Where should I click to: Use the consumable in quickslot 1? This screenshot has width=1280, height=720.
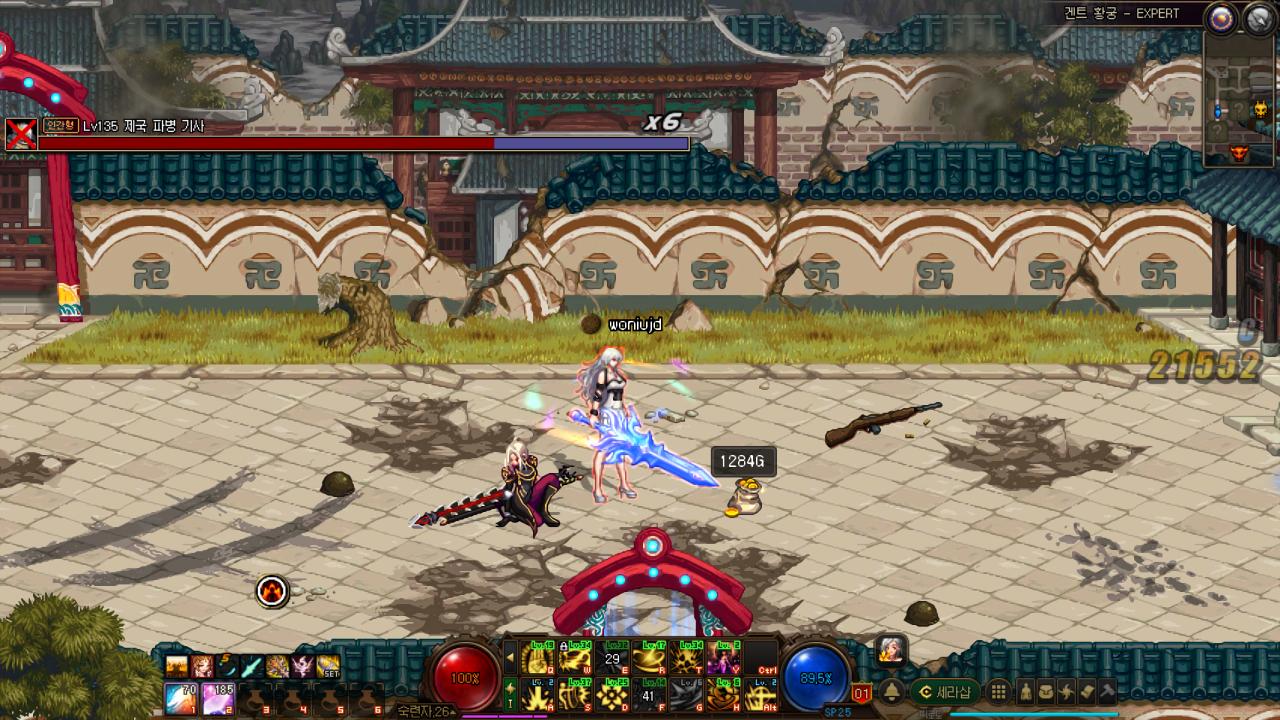point(178,697)
